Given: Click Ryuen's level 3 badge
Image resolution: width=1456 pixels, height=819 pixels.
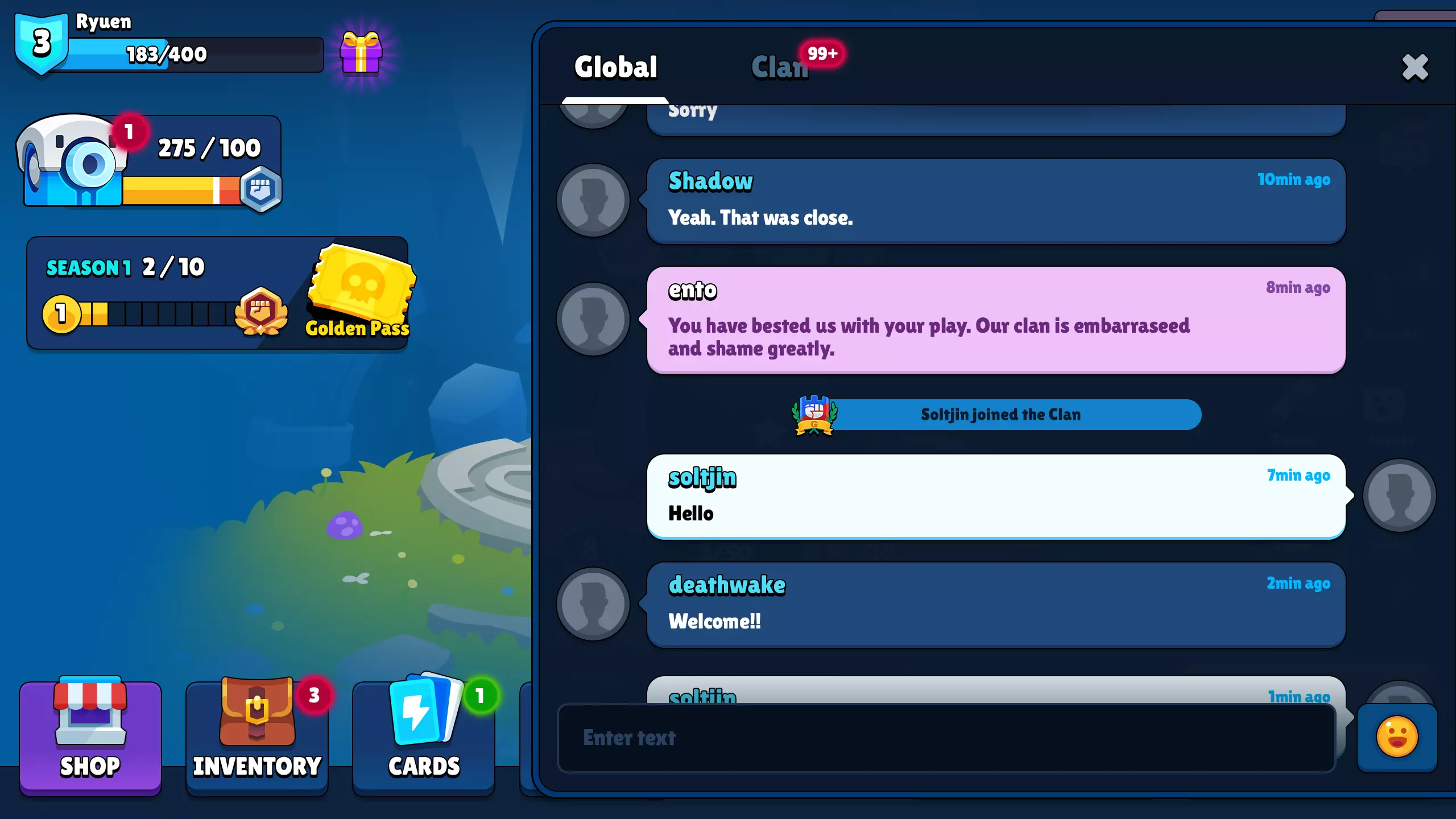Looking at the screenshot, I should point(42,43).
